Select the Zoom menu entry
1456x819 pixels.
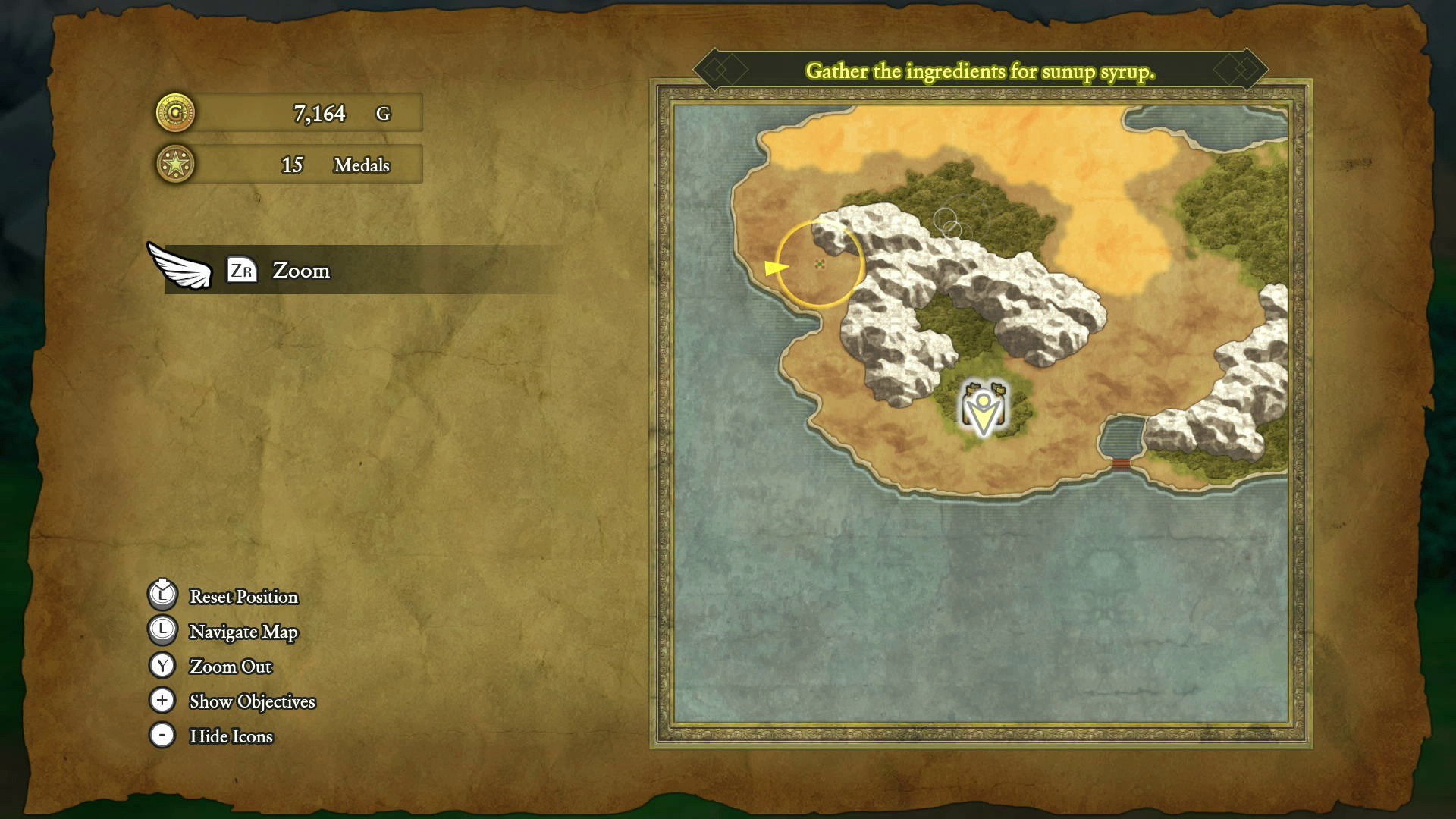coord(301,271)
